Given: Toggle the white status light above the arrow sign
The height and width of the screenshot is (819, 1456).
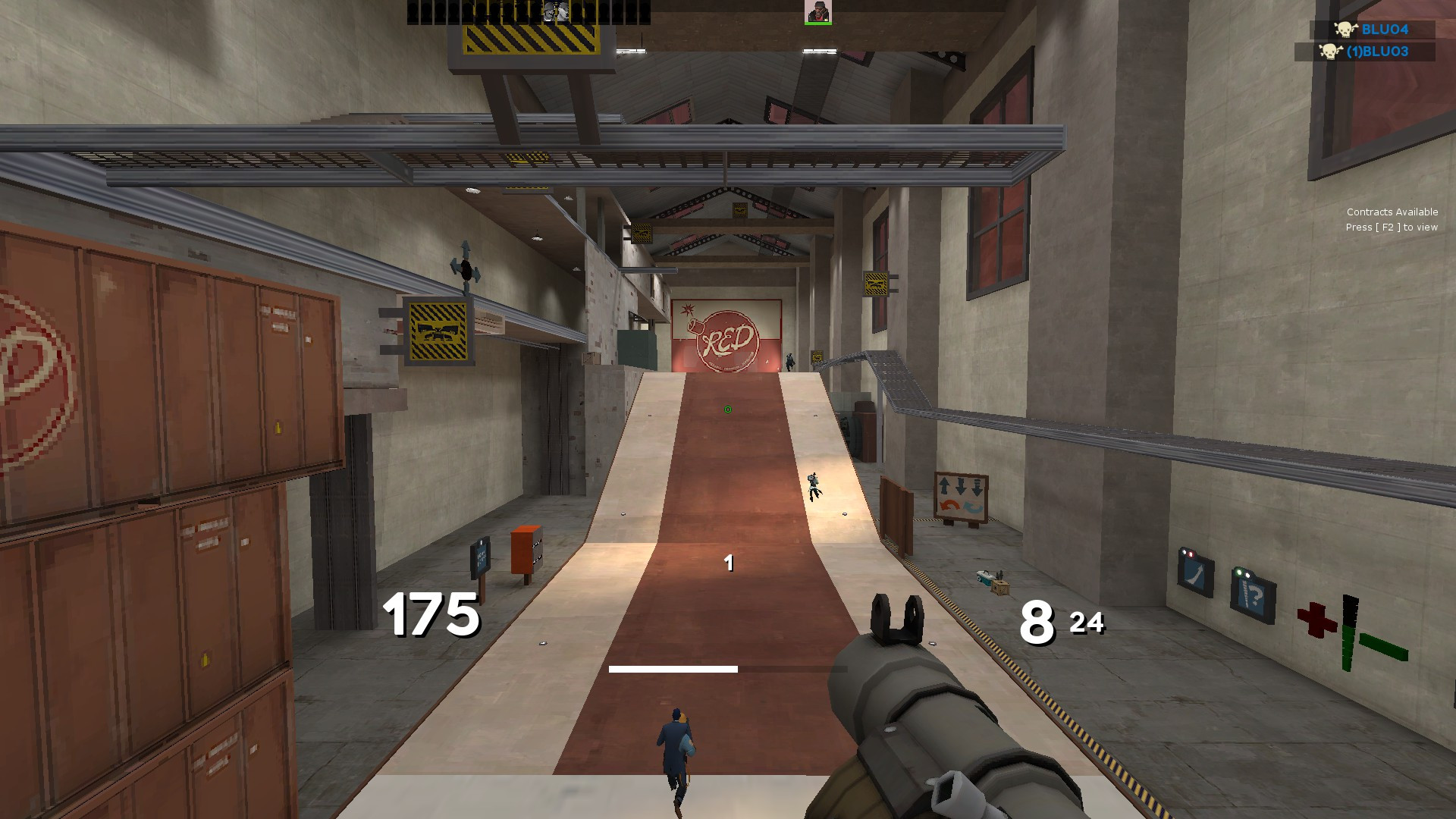Looking at the screenshot, I should point(1184,552).
